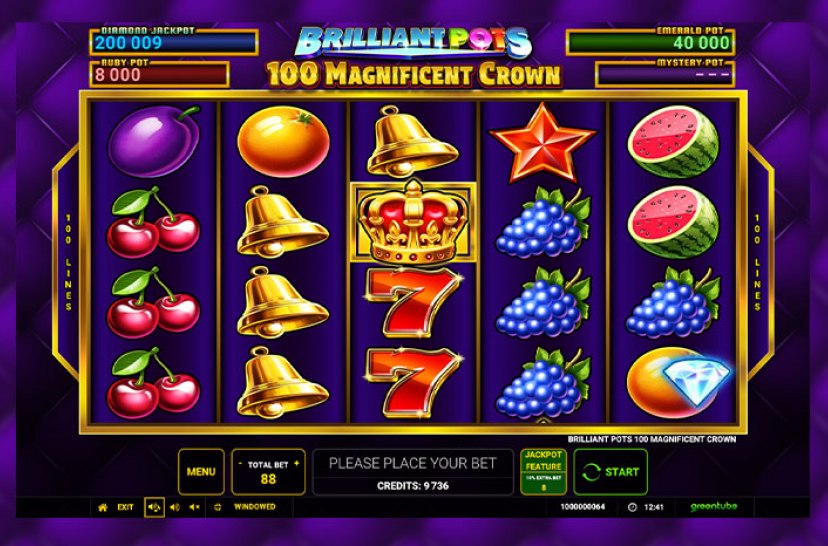Select the highlighted full-volume speaker icon

pos(155,507)
